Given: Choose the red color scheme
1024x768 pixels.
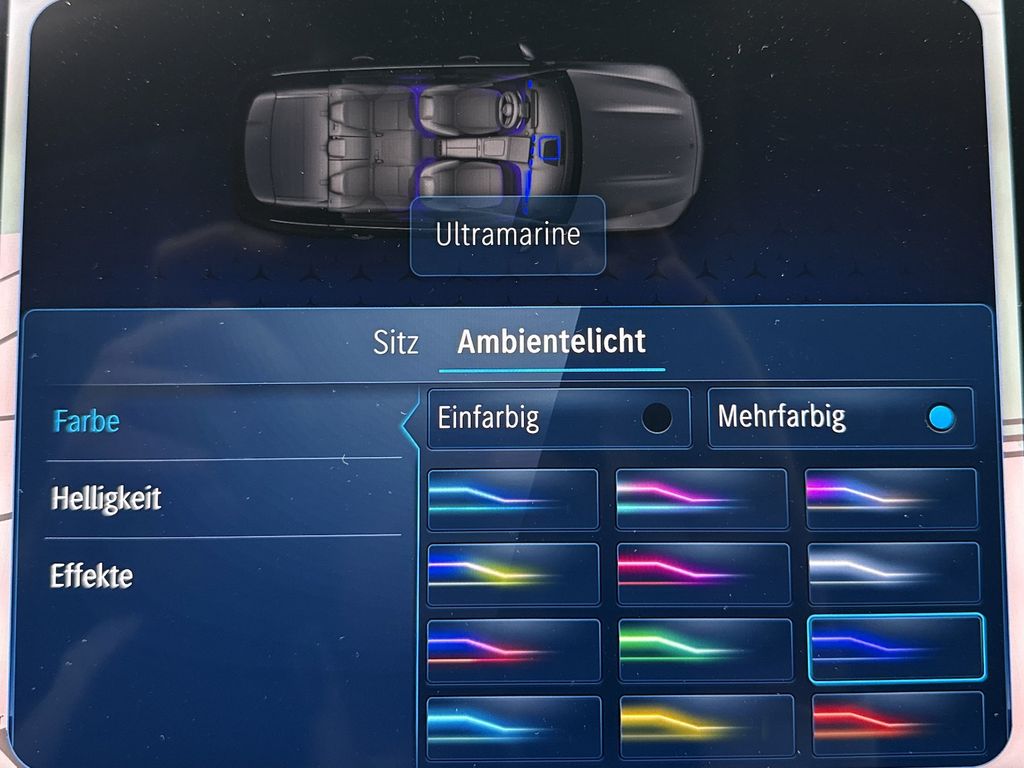Looking at the screenshot, I should 896,722.
